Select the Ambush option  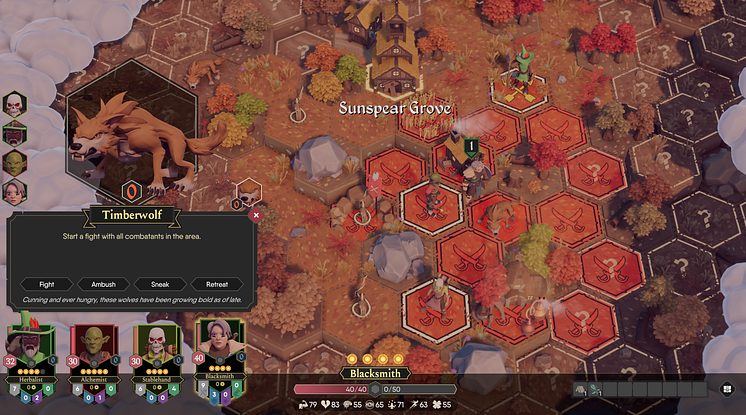[x=102, y=284]
